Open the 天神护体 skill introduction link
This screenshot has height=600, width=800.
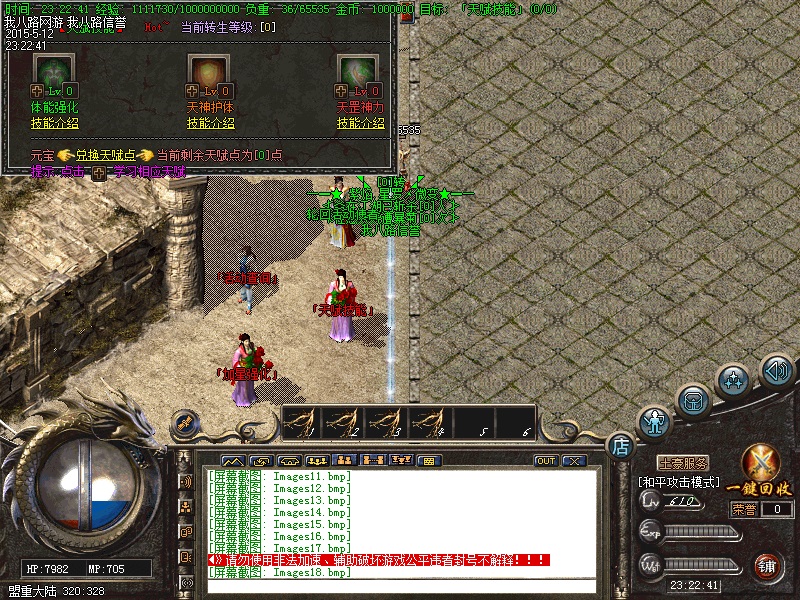pyautogui.click(x=210, y=123)
